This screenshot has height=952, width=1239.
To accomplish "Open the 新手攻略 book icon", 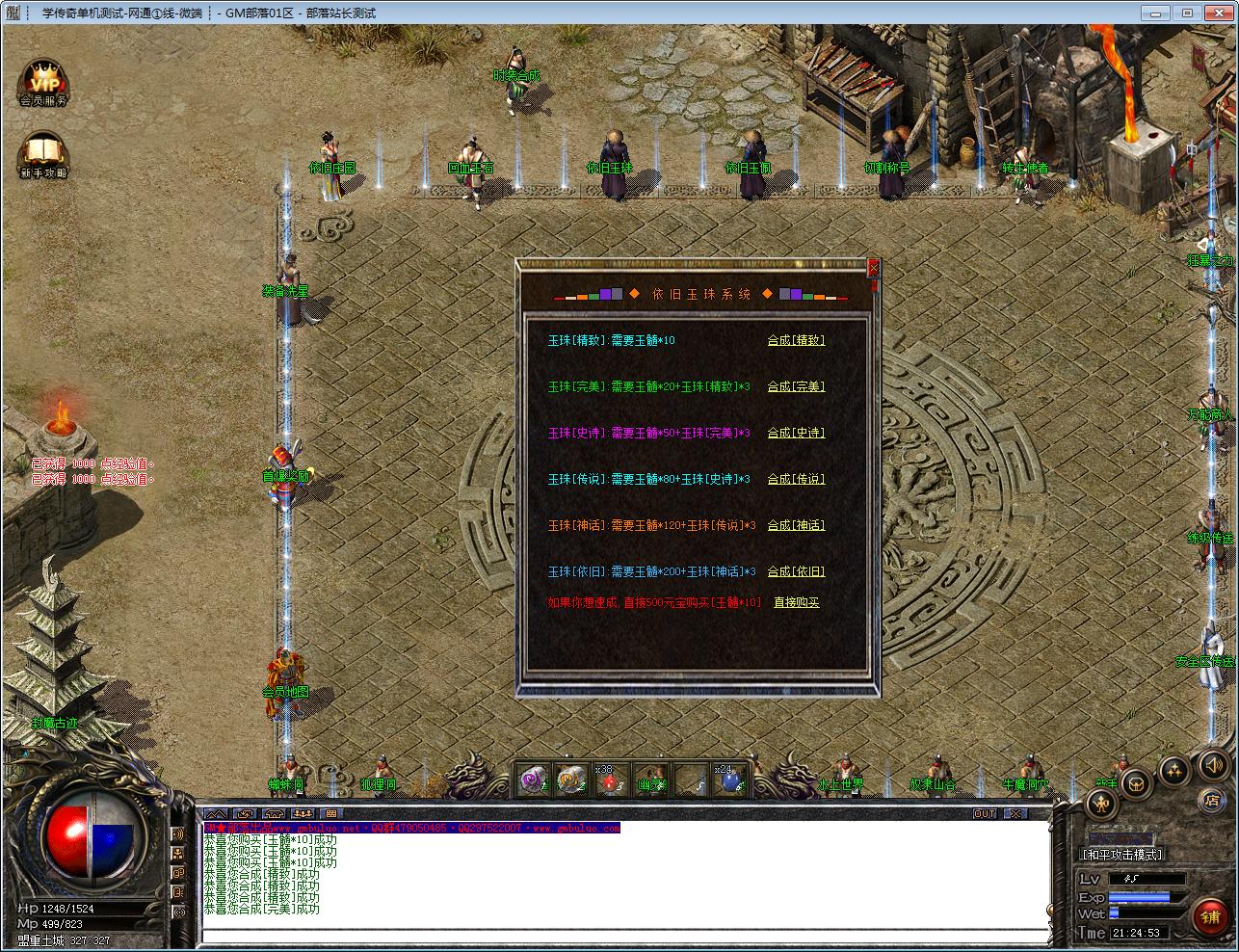I will [43, 156].
